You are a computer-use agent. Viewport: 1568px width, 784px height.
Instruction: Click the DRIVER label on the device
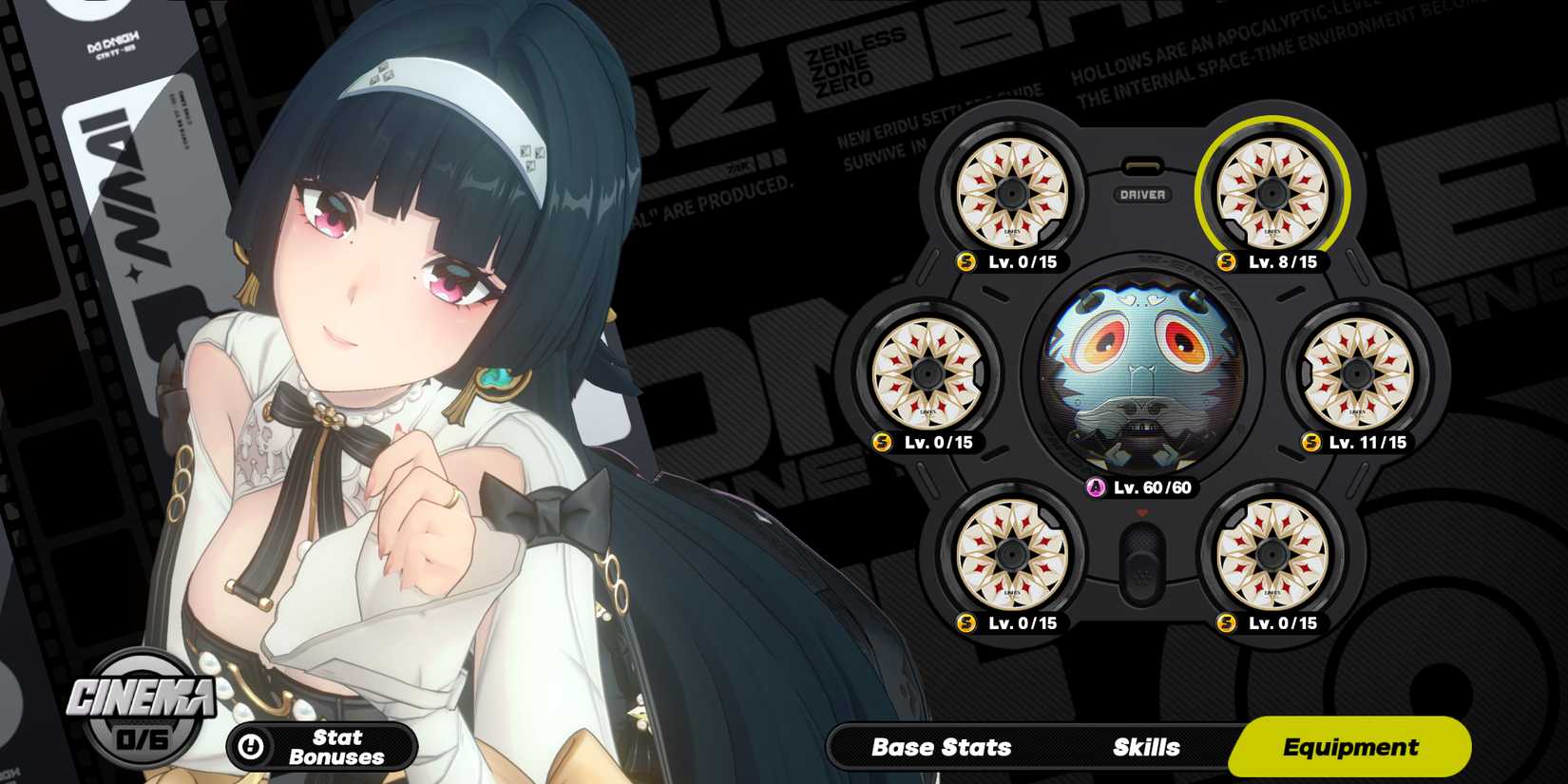(1143, 195)
